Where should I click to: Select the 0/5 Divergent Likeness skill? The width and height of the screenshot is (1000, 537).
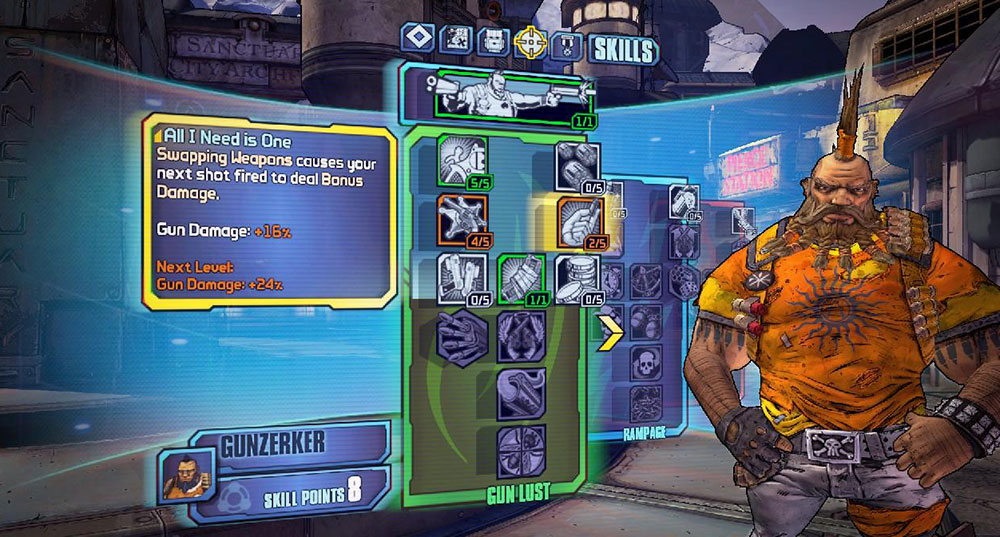(461, 279)
